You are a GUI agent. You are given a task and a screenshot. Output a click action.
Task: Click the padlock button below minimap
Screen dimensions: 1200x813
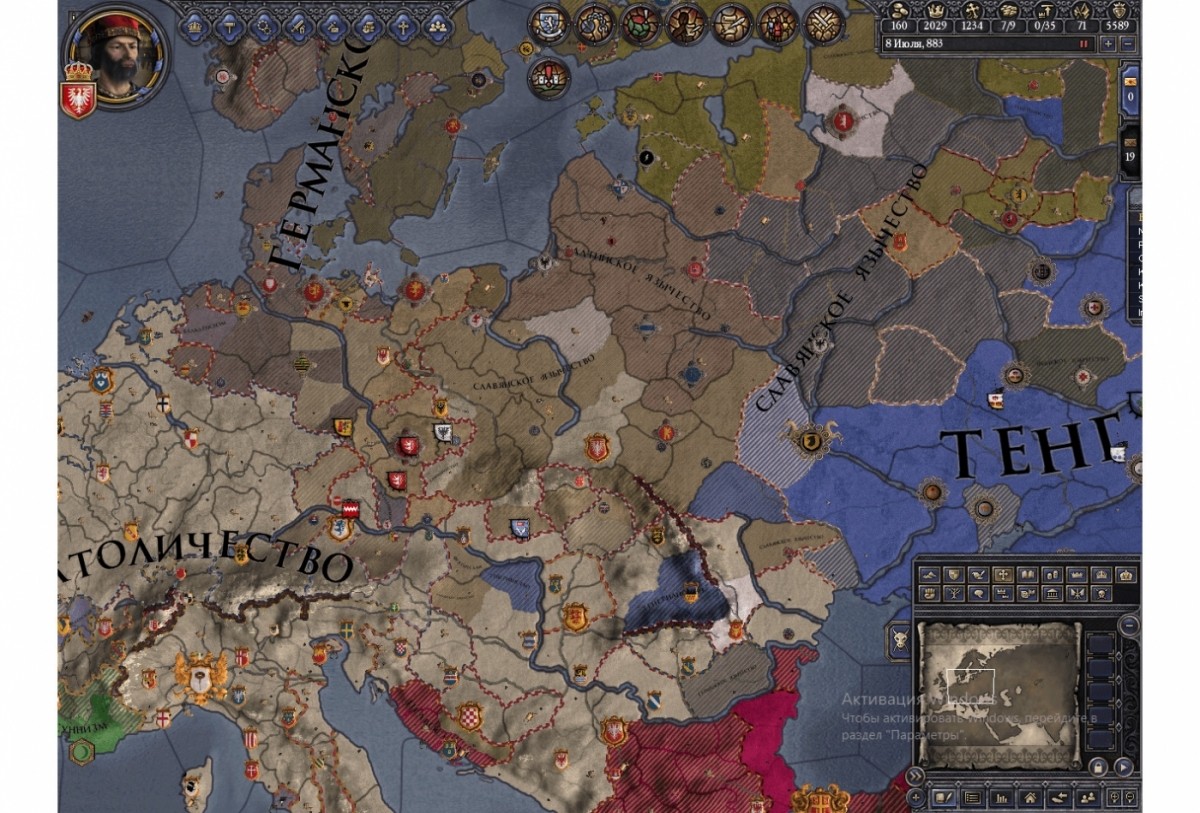[x=1098, y=767]
